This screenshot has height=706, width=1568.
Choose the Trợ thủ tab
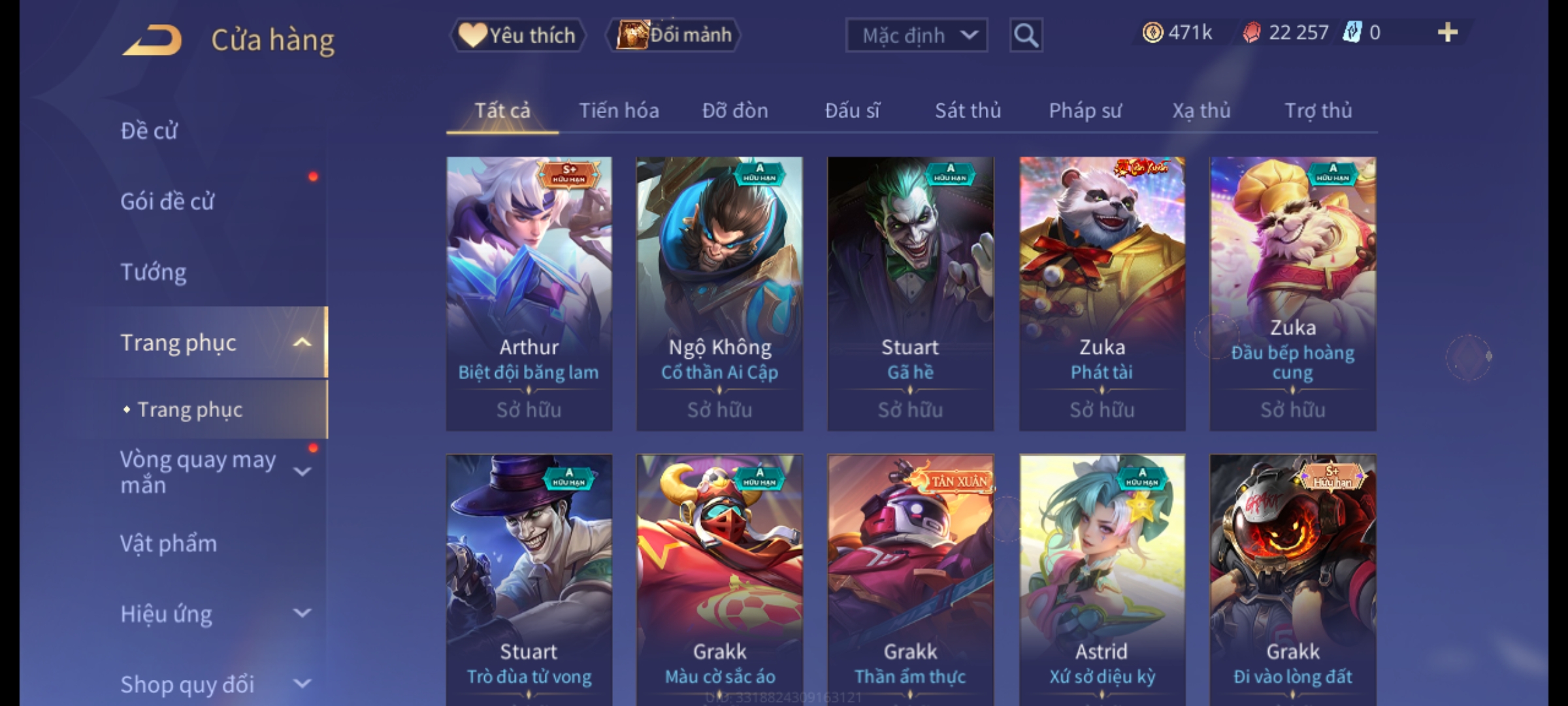1318,111
